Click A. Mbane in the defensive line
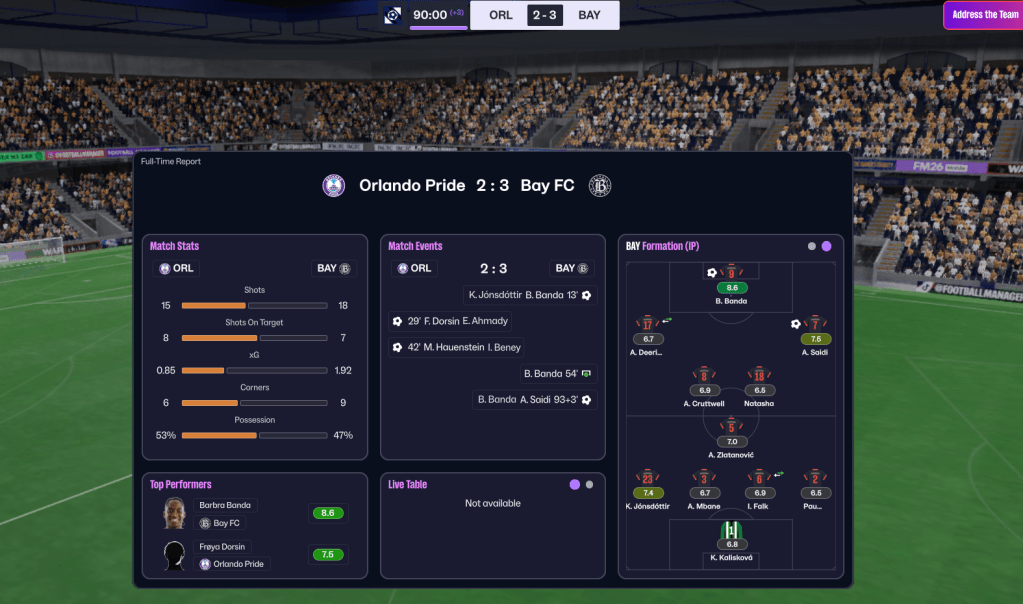1023x604 pixels. point(704,479)
